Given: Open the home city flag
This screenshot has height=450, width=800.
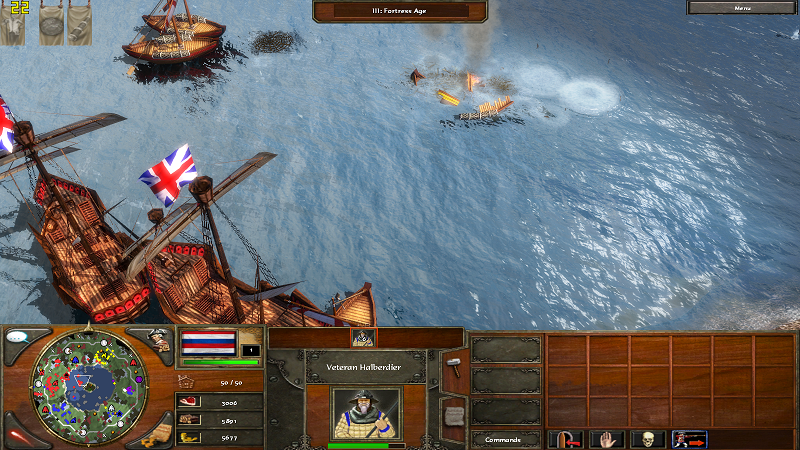Looking at the screenshot, I should coord(208,343).
